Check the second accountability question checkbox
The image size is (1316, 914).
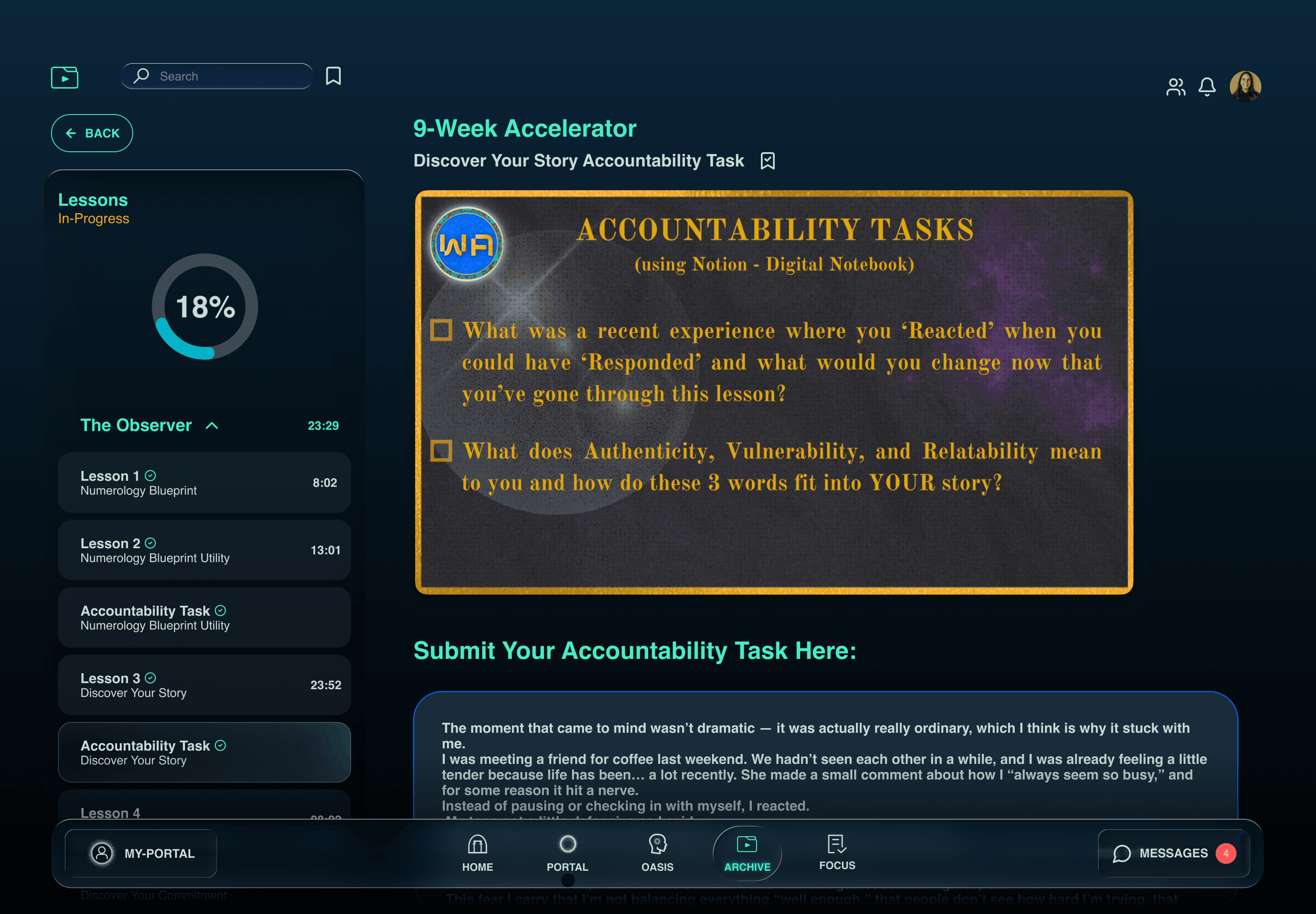click(x=442, y=451)
